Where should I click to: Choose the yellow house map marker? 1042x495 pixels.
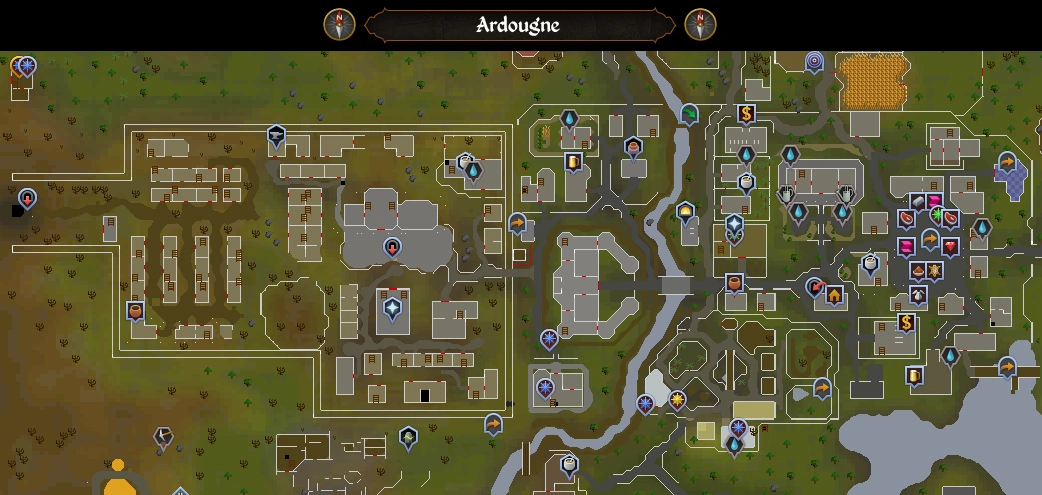[834, 295]
